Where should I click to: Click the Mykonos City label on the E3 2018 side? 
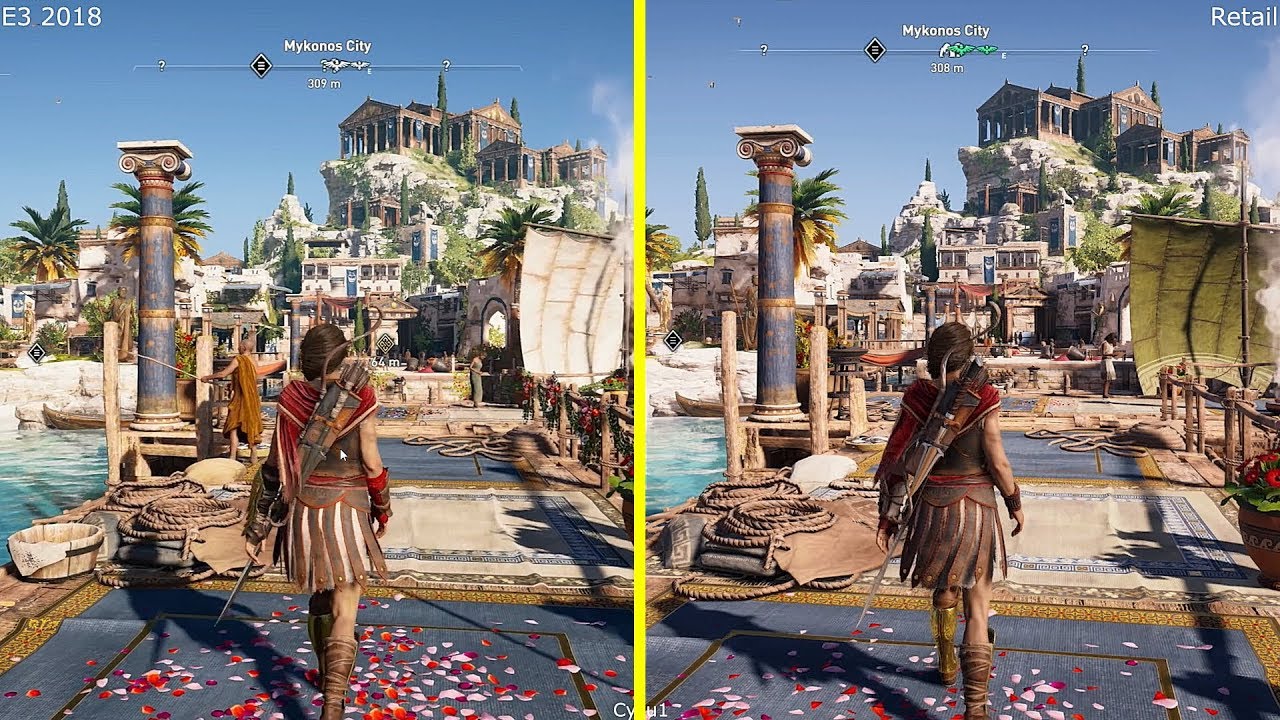(327, 46)
